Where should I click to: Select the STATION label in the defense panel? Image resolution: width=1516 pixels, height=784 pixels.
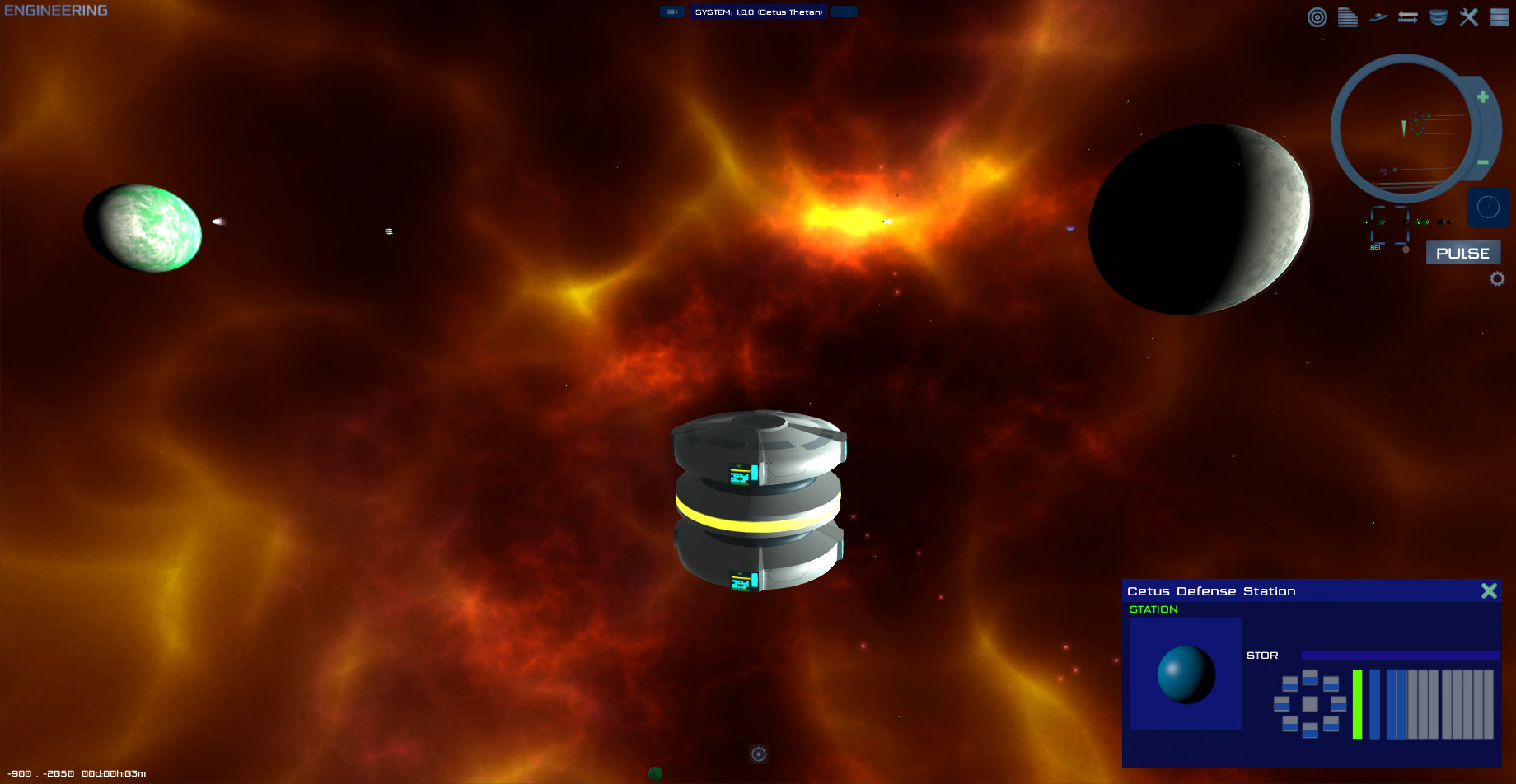(x=1153, y=609)
